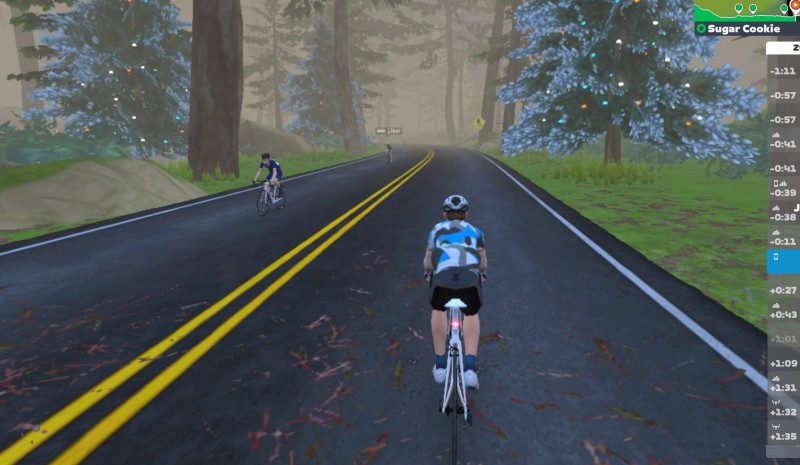Select the rider row showing -0:11
Screen dimensions: 800x465
pos(783,241)
